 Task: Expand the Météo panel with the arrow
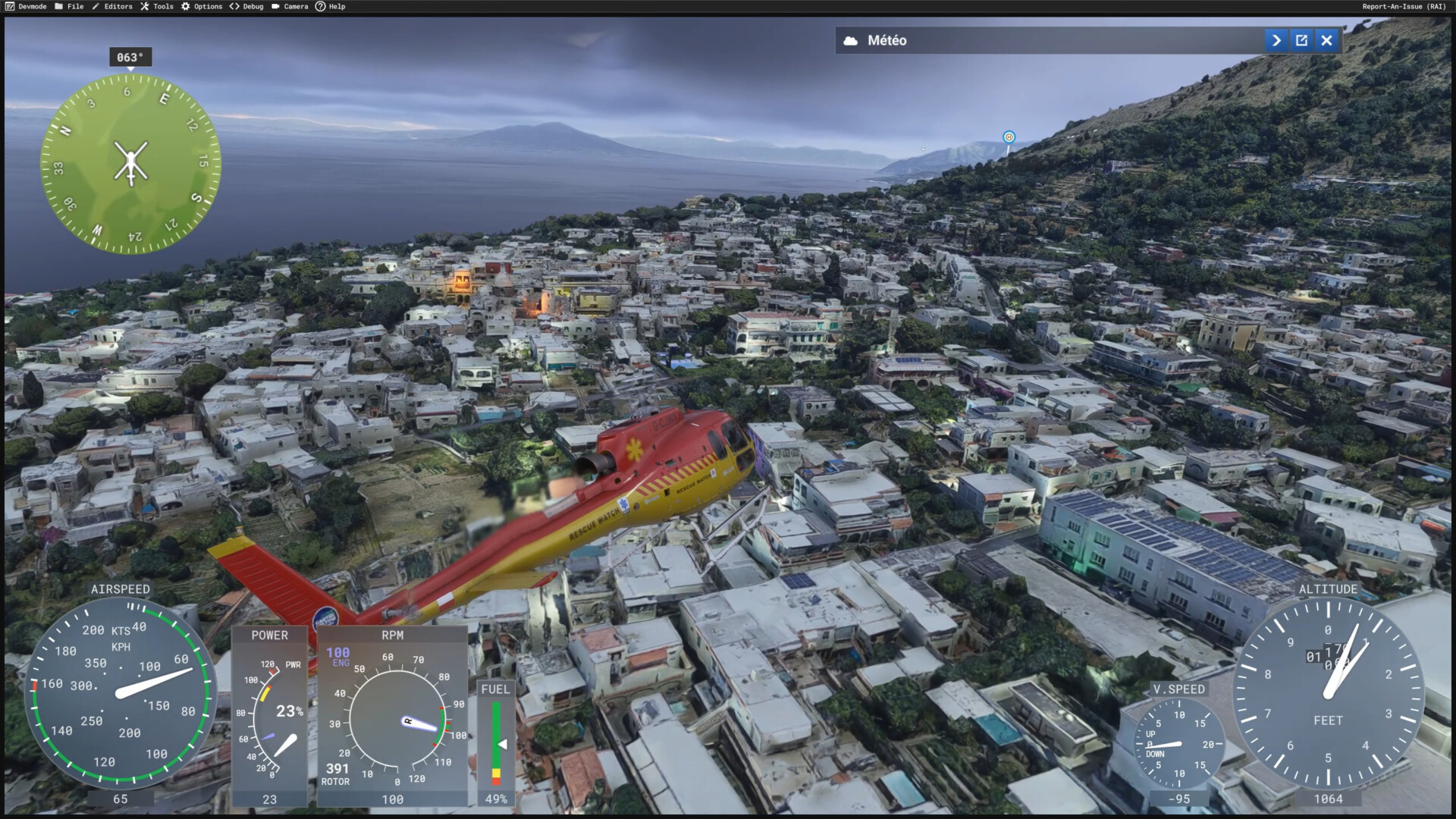1276,41
